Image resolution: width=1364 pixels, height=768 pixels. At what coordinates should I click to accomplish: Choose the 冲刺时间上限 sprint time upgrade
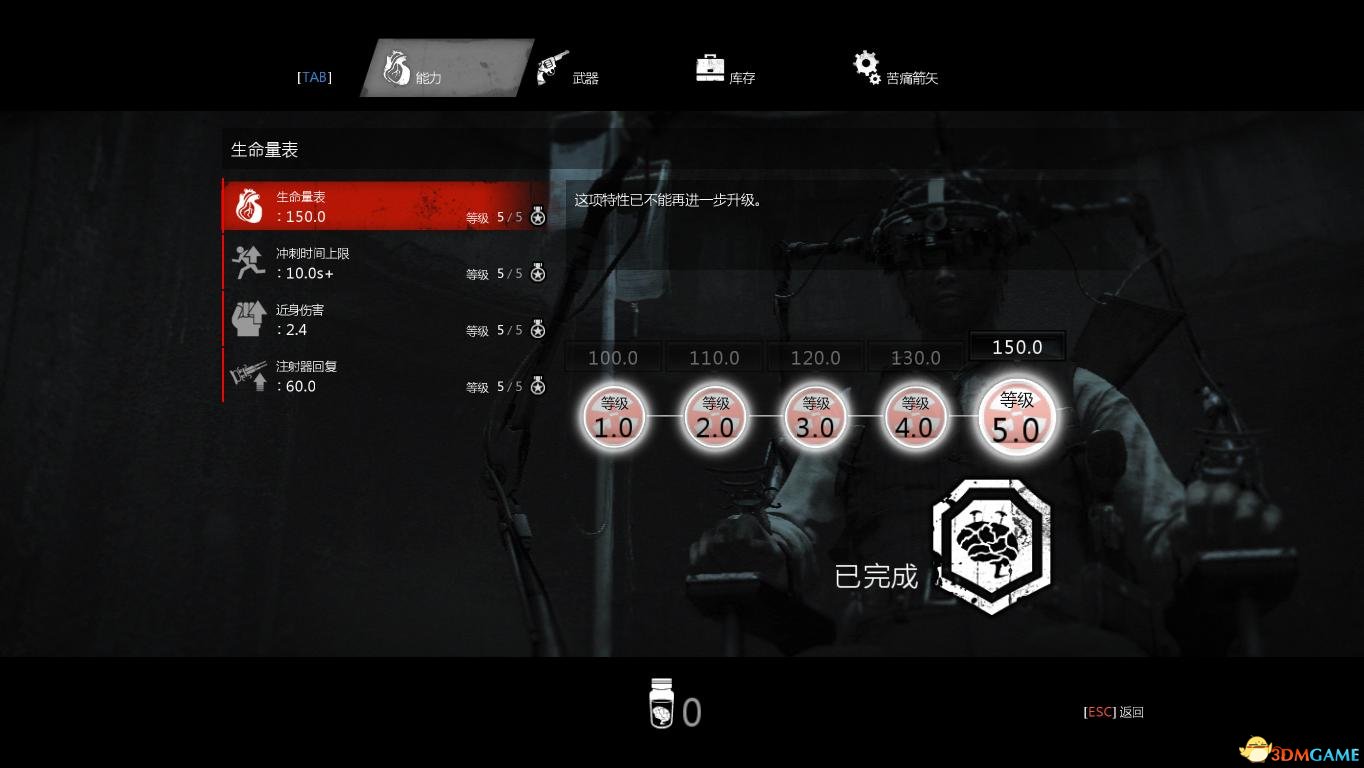[x=385, y=263]
